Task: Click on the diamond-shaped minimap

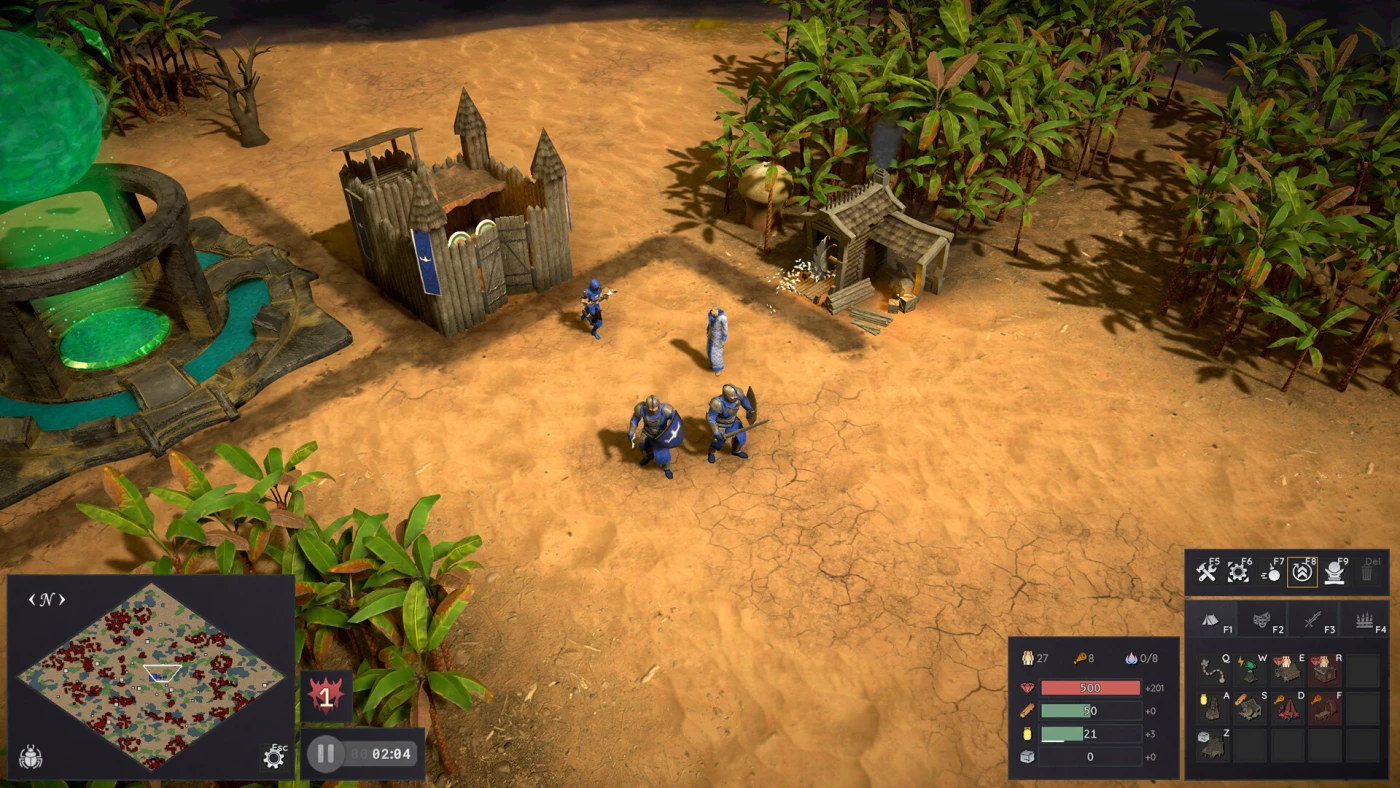Action: tap(150, 676)
